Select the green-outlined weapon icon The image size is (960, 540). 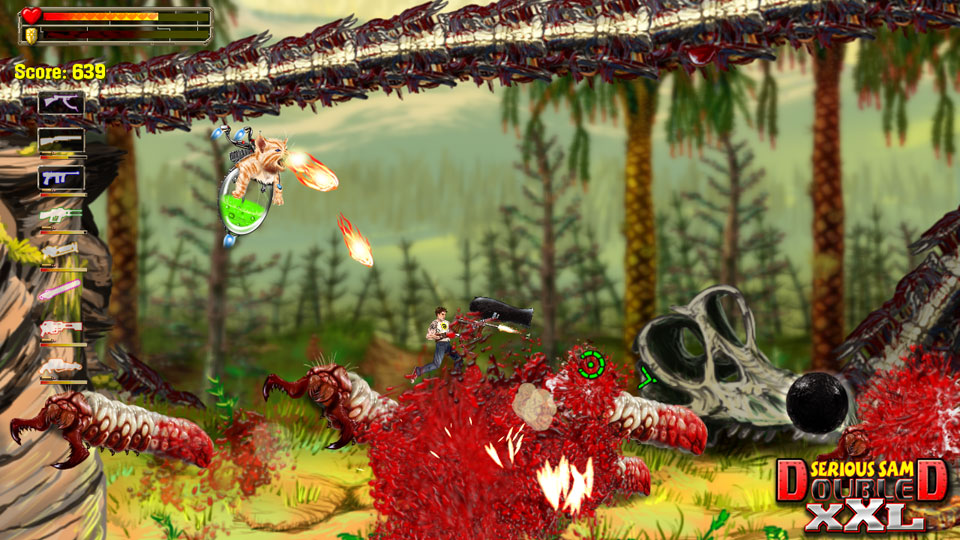click(x=60, y=214)
